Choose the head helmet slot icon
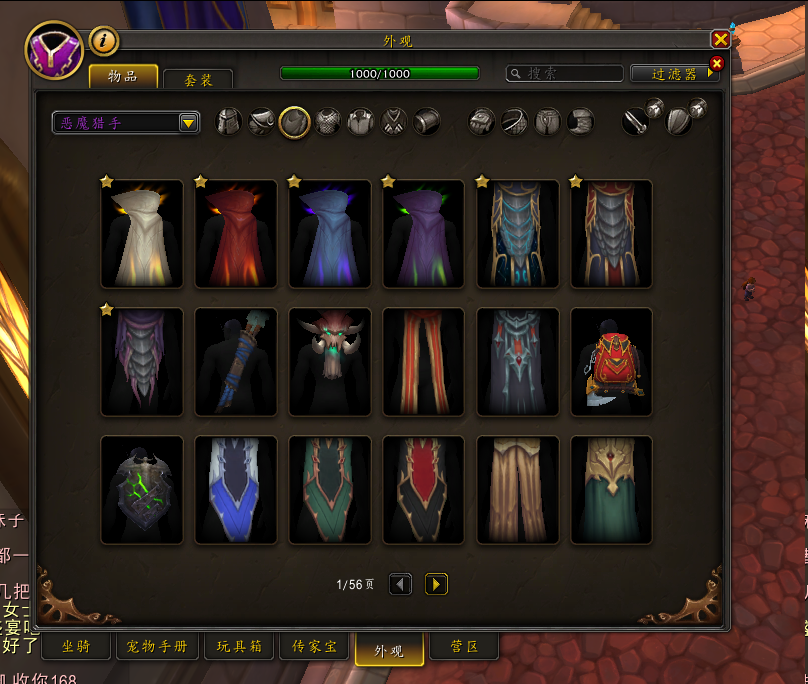Image resolution: width=808 pixels, height=684 pixels. [x=229, y=122]
